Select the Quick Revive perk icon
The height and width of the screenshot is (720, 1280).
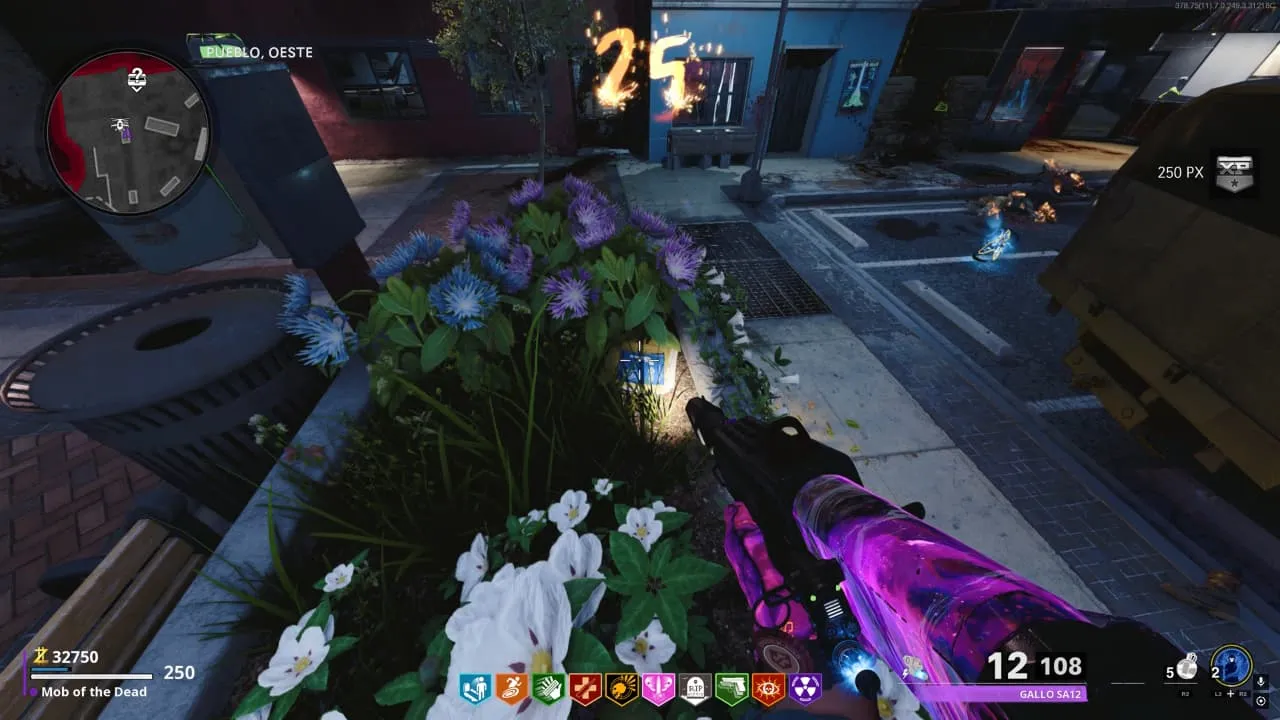(475, 688)
